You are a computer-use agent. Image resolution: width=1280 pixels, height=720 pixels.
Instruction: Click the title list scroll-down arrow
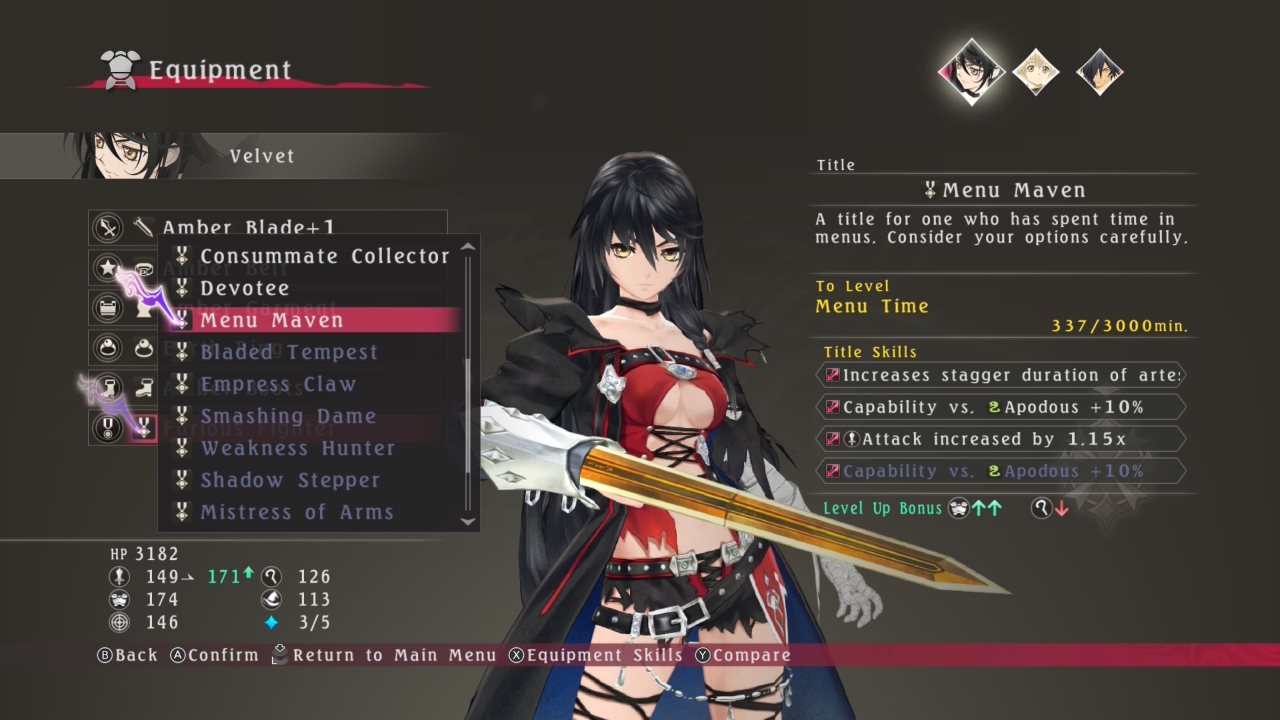point(467,521)
